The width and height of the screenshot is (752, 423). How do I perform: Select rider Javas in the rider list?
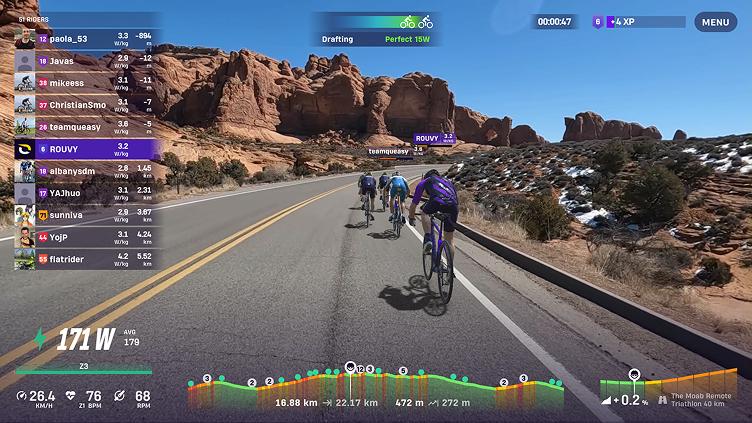85,61
